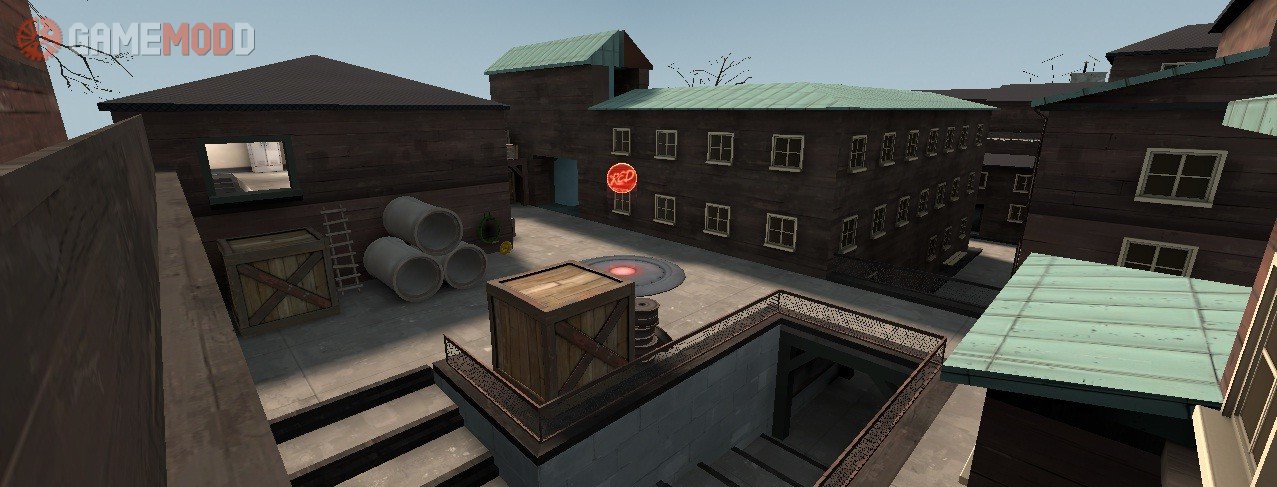The height and width of the screenshot is (487, 1277).
Task: Click the GameModd logo watermark
Action: click(x=137, y=39)
